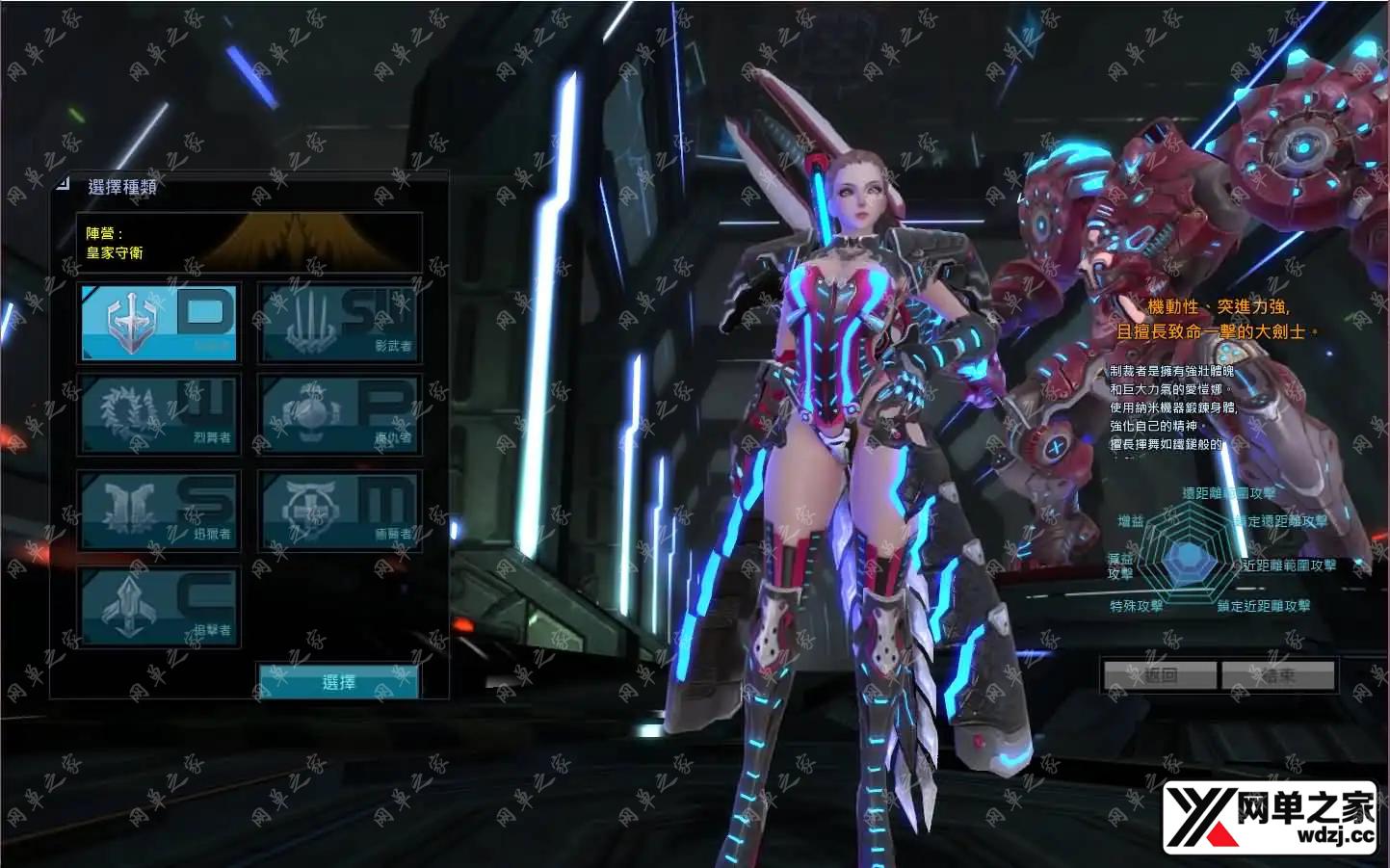Select the highlighted D class tile
The width and height of the screenshot is (1390, 868).
pos(159,322)
